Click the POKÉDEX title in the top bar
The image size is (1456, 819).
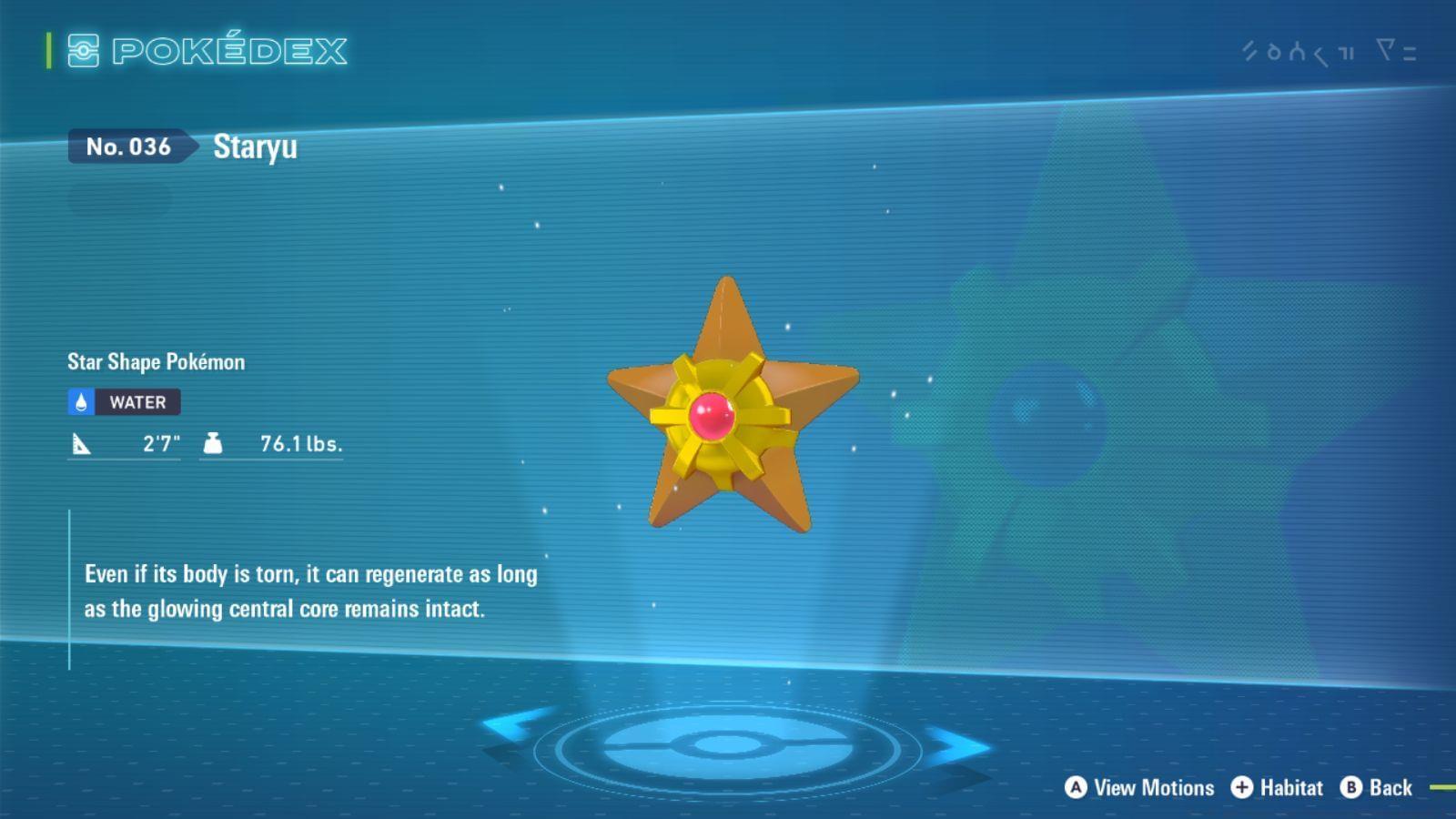point(230,52)
